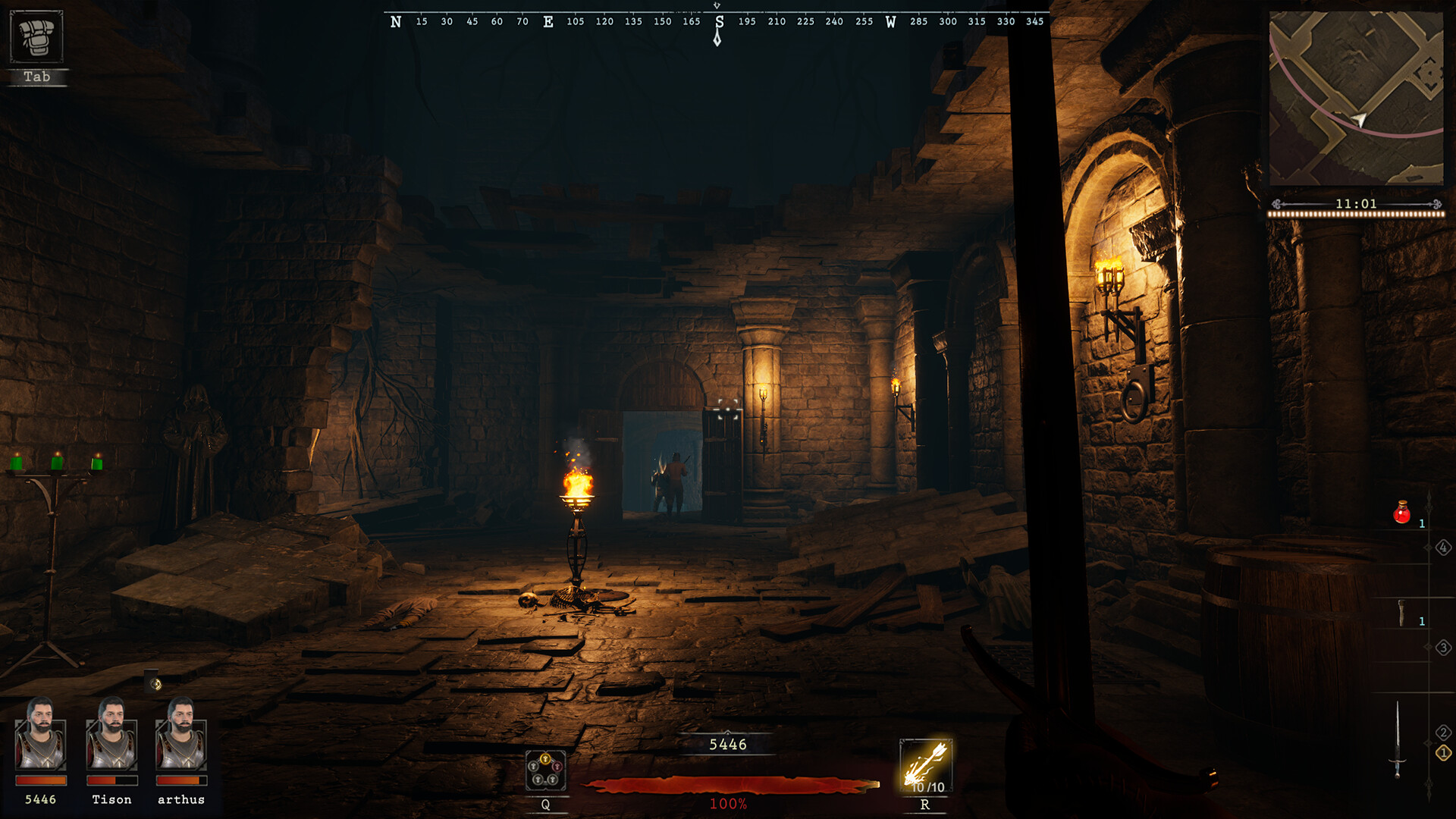Image resolution: width=1456 pixels, height=819 pixels.
Task: Click the top key icon in the Q wheel
Action: pyautogui.click(x=545, y=758)
